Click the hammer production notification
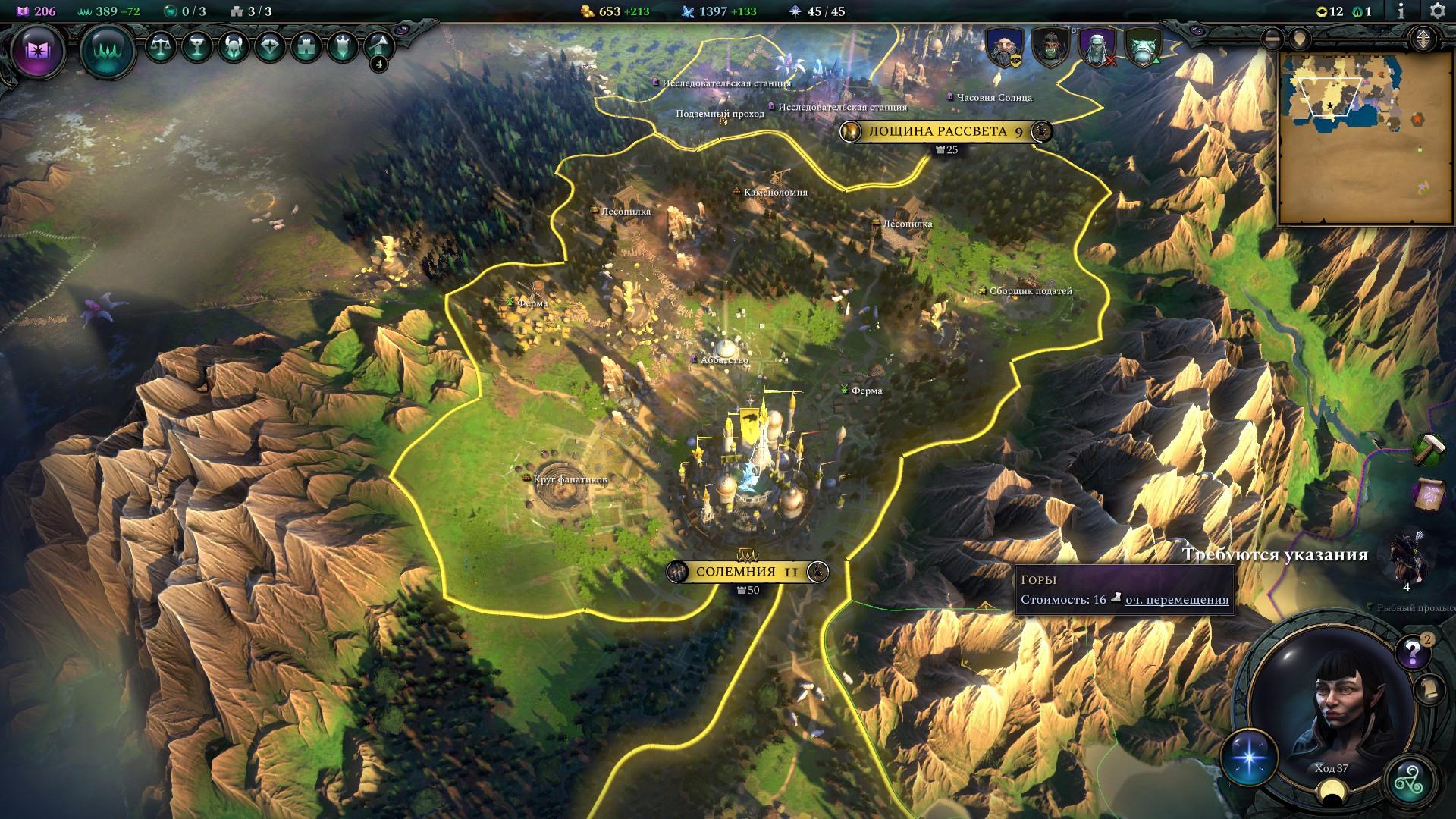1456x819 pixels. [x=1429, y=449]
